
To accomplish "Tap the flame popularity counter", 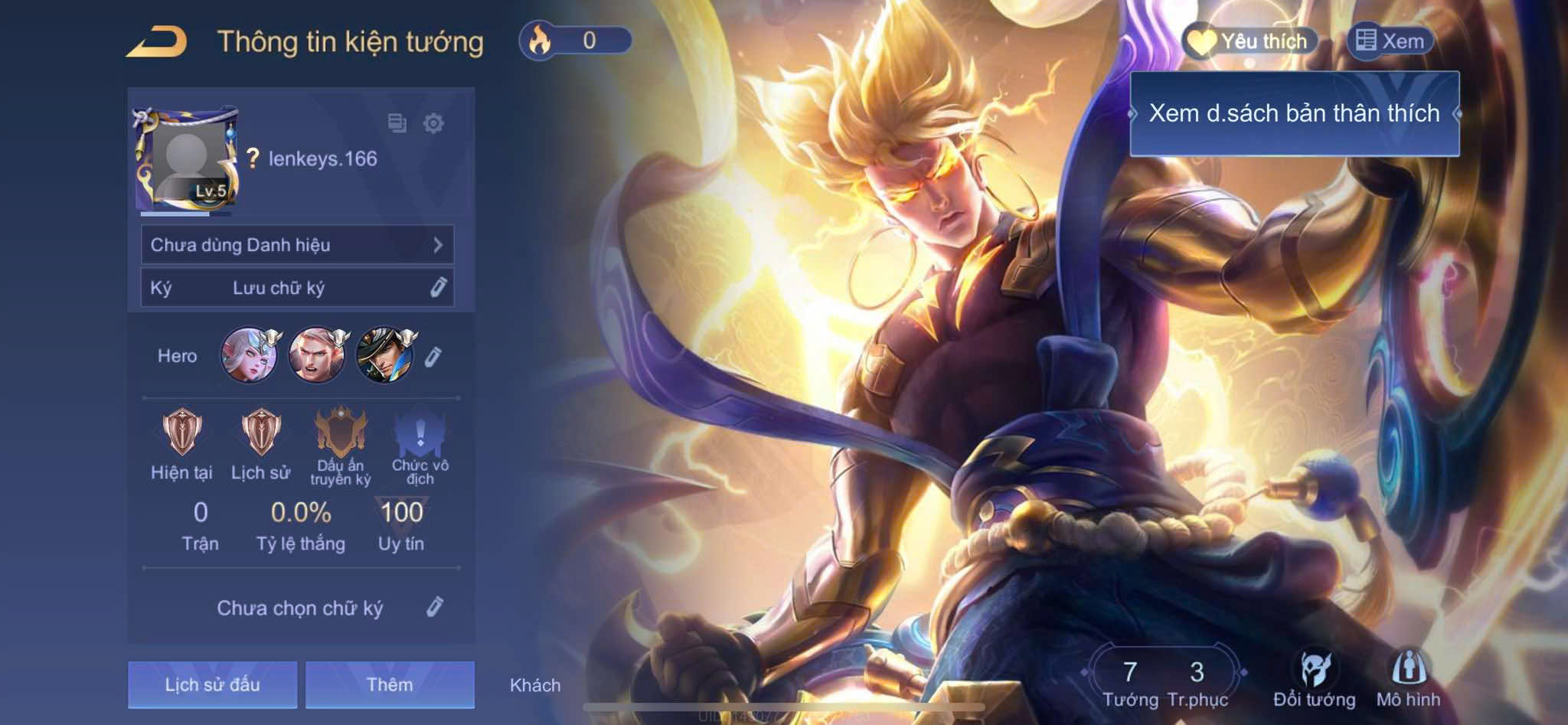I will [576, 41].
